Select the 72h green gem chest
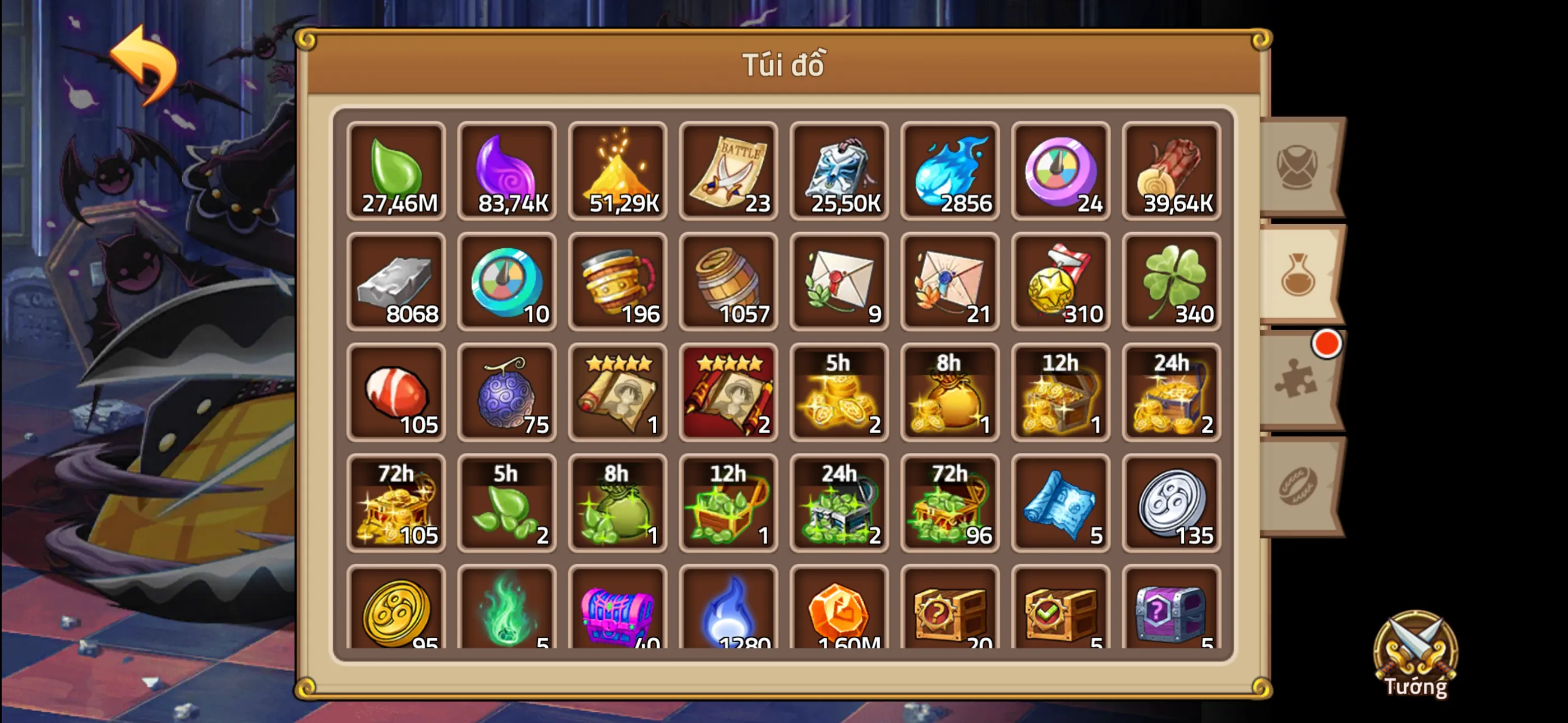Viewport: 1568px width, 723px height. click(x=950, y=504)
